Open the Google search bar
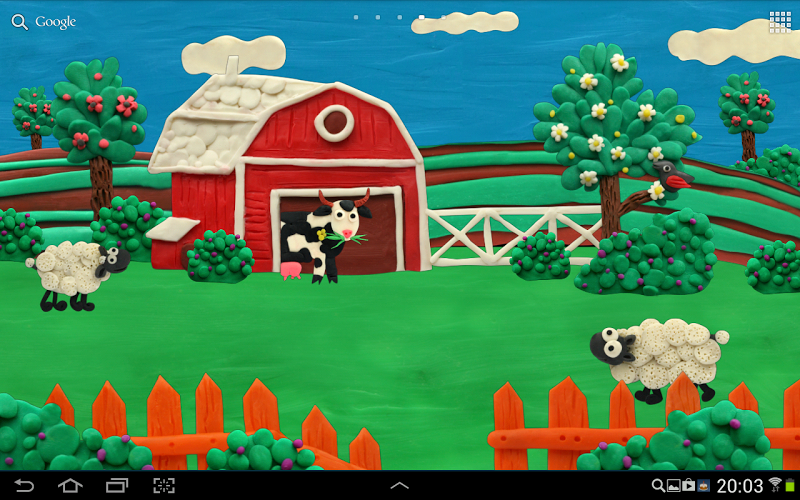 pos(44,22)
